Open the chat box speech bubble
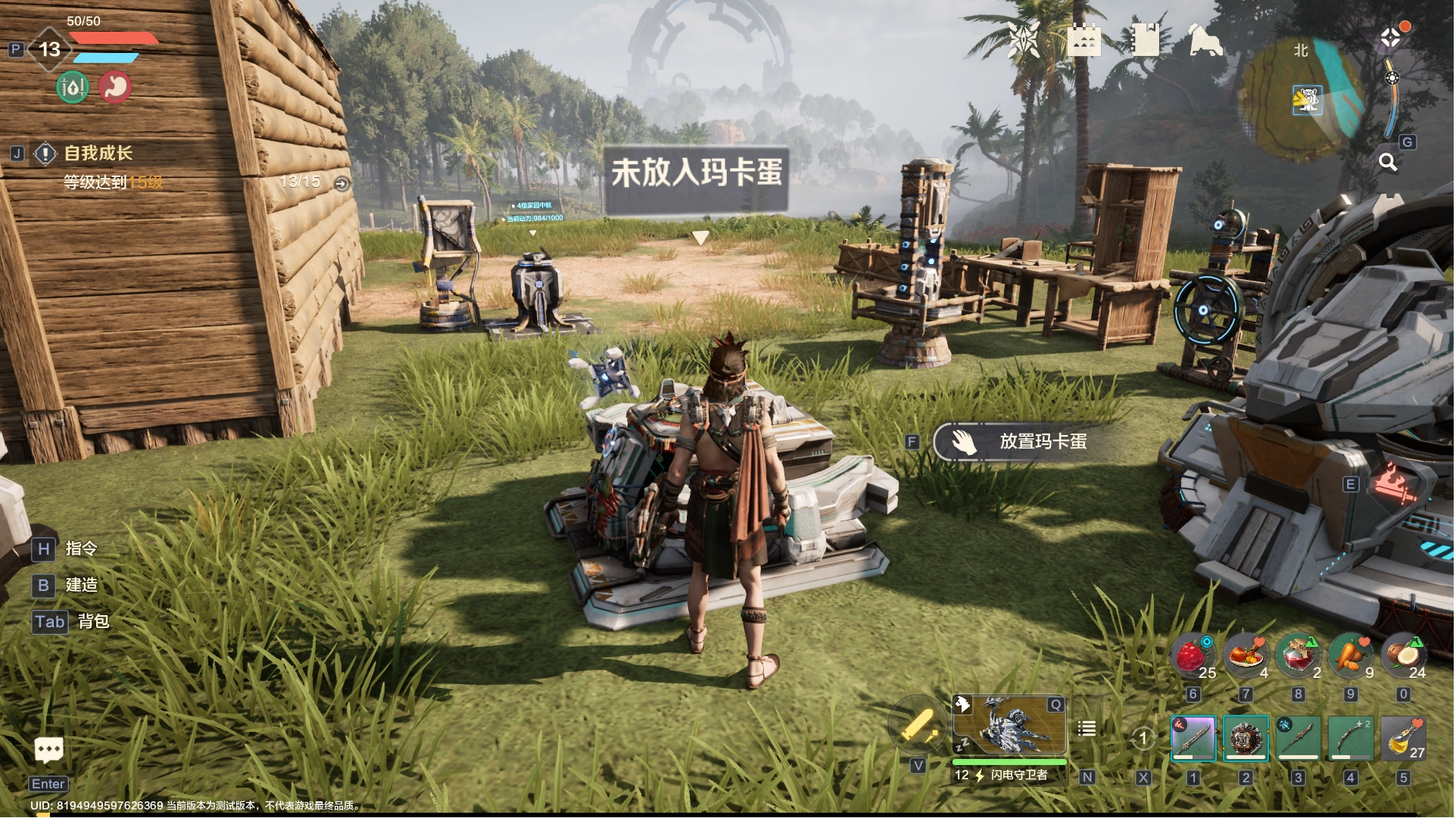The image size is (1456, 818). click(x=49, y=750)
